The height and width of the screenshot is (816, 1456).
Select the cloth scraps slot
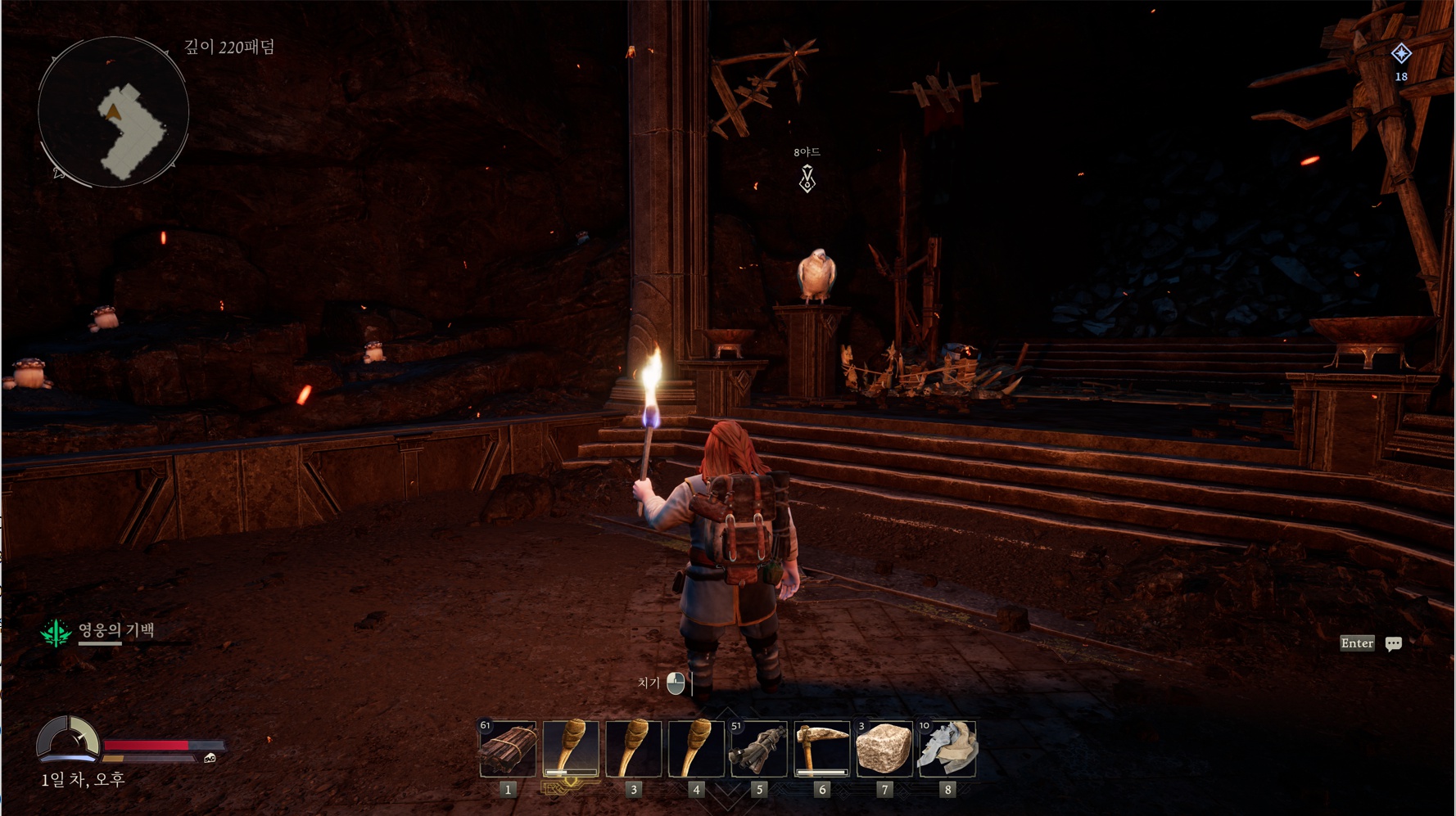pyautogui.click(x=947, y=748)
